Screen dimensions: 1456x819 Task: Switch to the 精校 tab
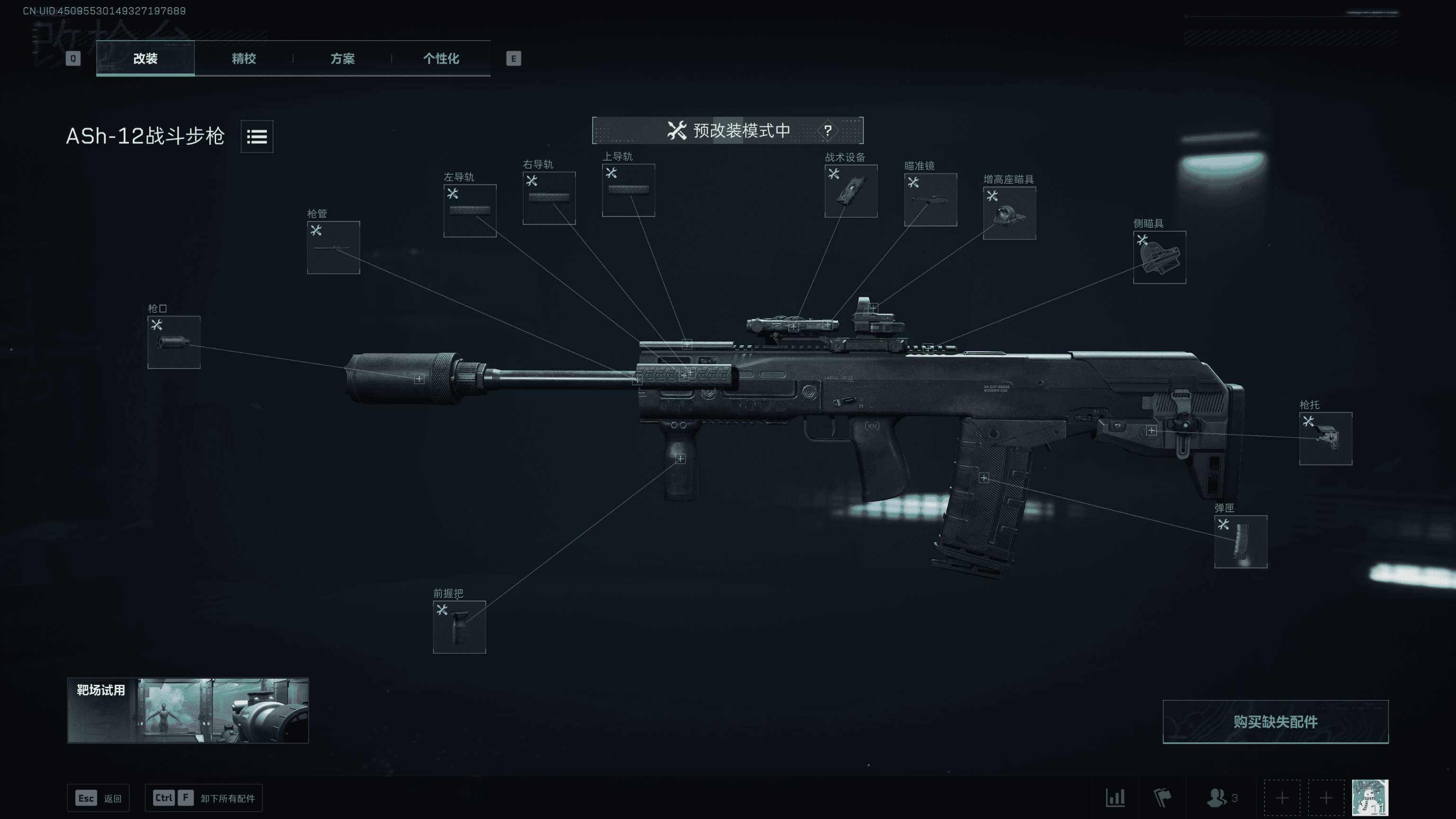point(244,58)
